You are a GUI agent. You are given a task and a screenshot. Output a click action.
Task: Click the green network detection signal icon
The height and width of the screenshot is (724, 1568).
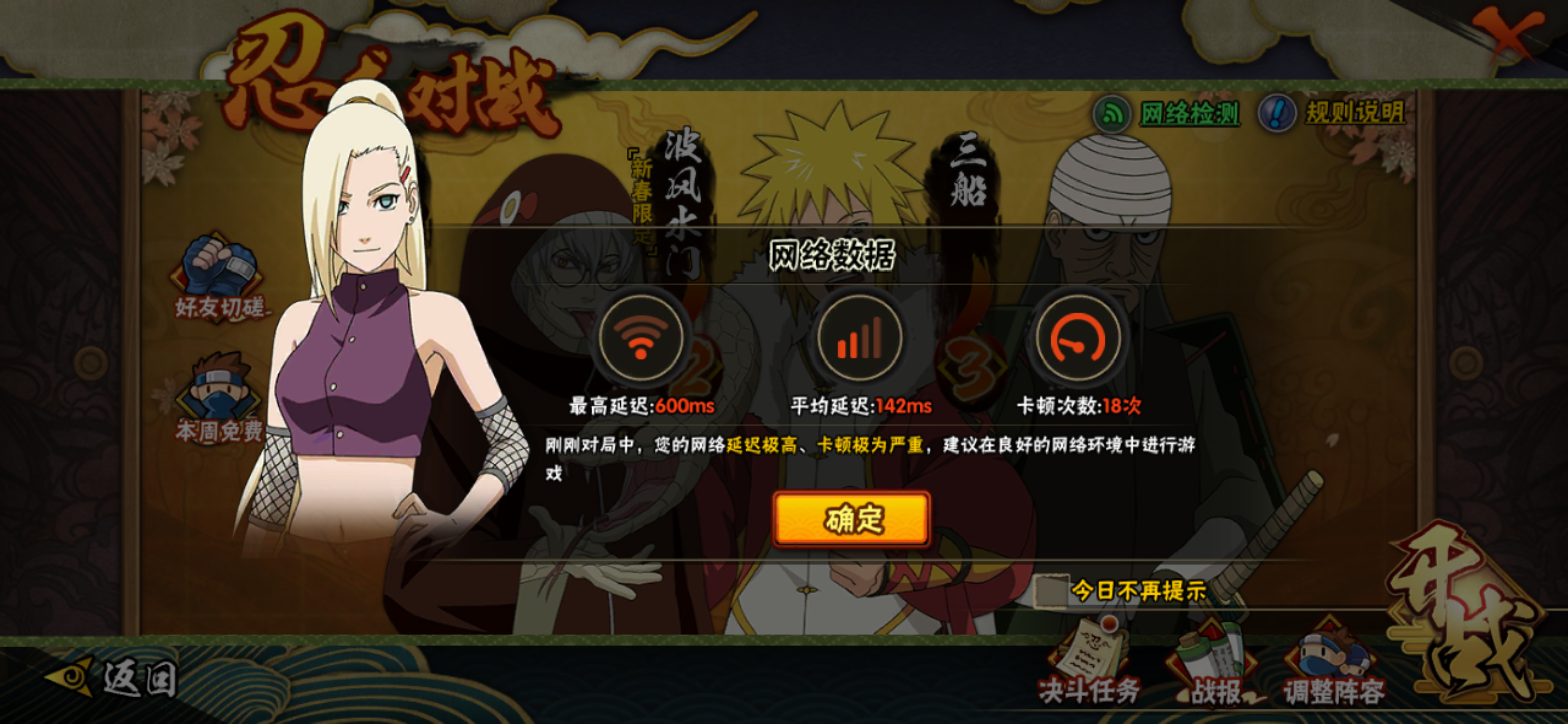(1113, 113)
